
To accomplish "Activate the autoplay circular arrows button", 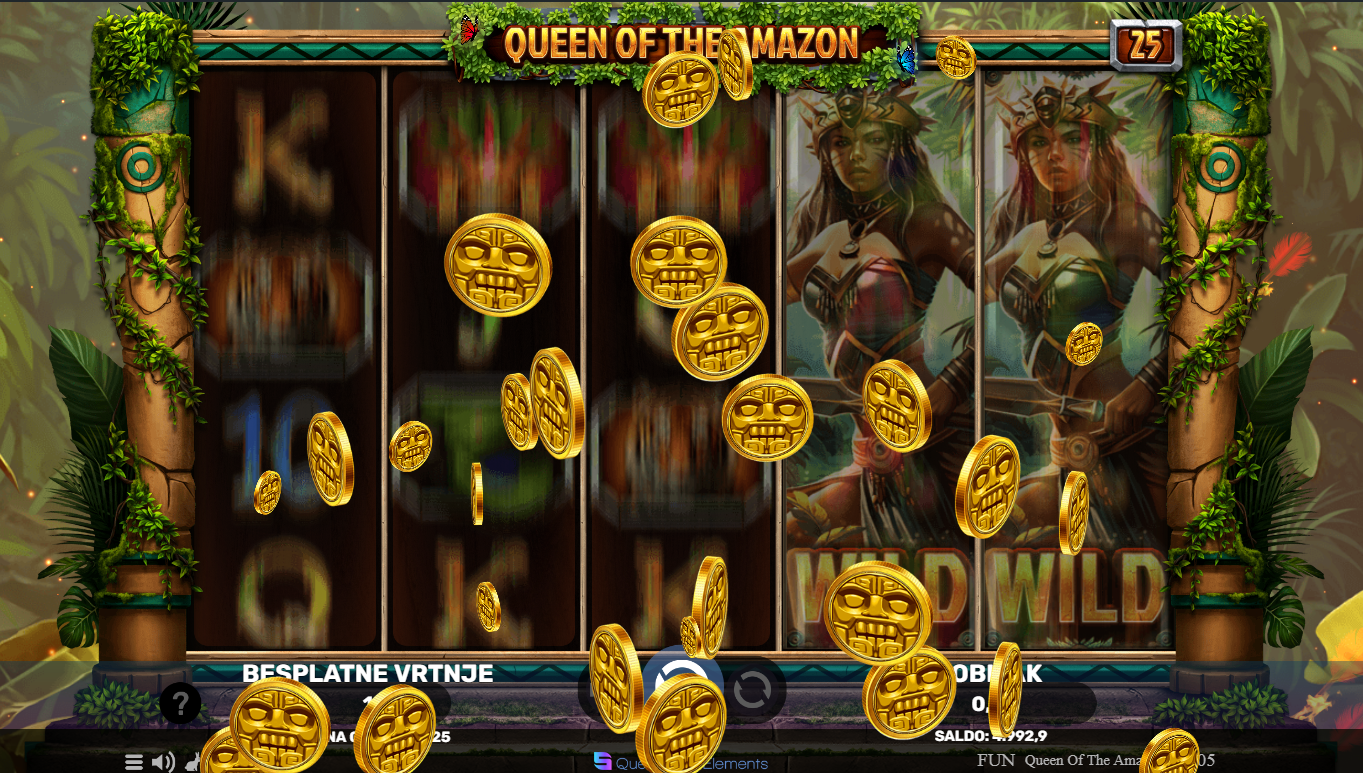I will (752, 689).
